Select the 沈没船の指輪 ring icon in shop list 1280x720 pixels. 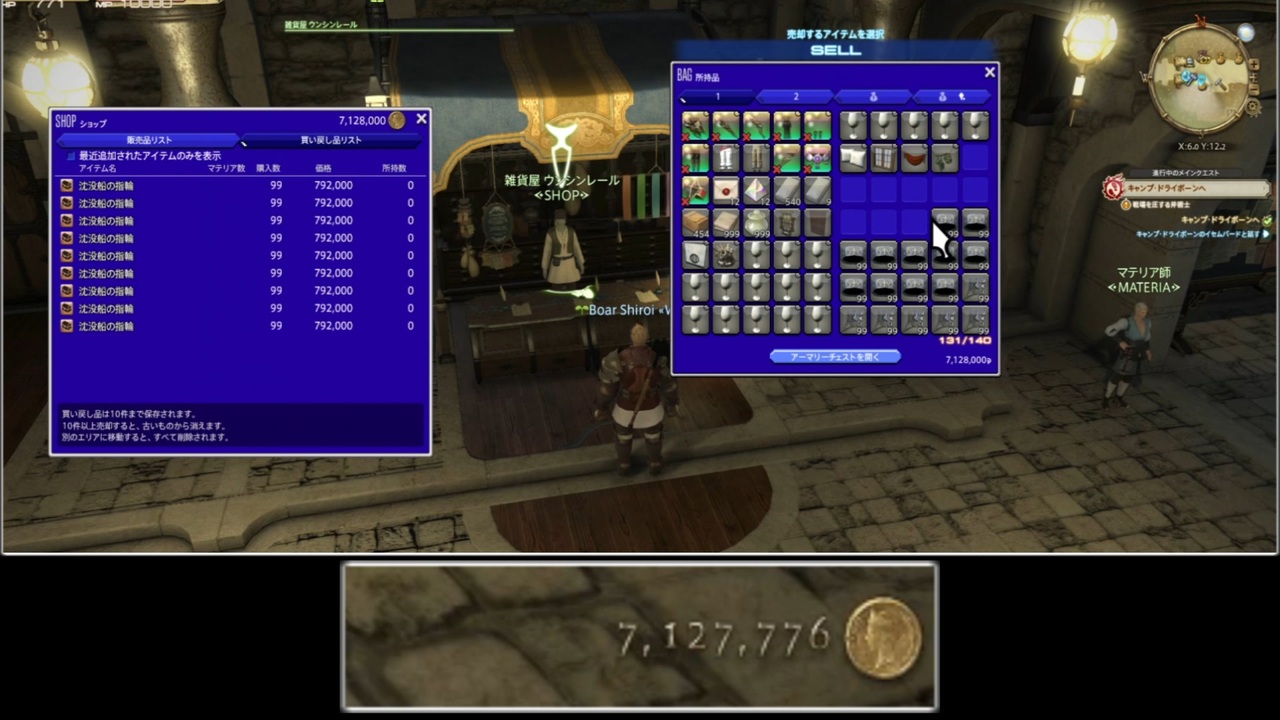66,185
